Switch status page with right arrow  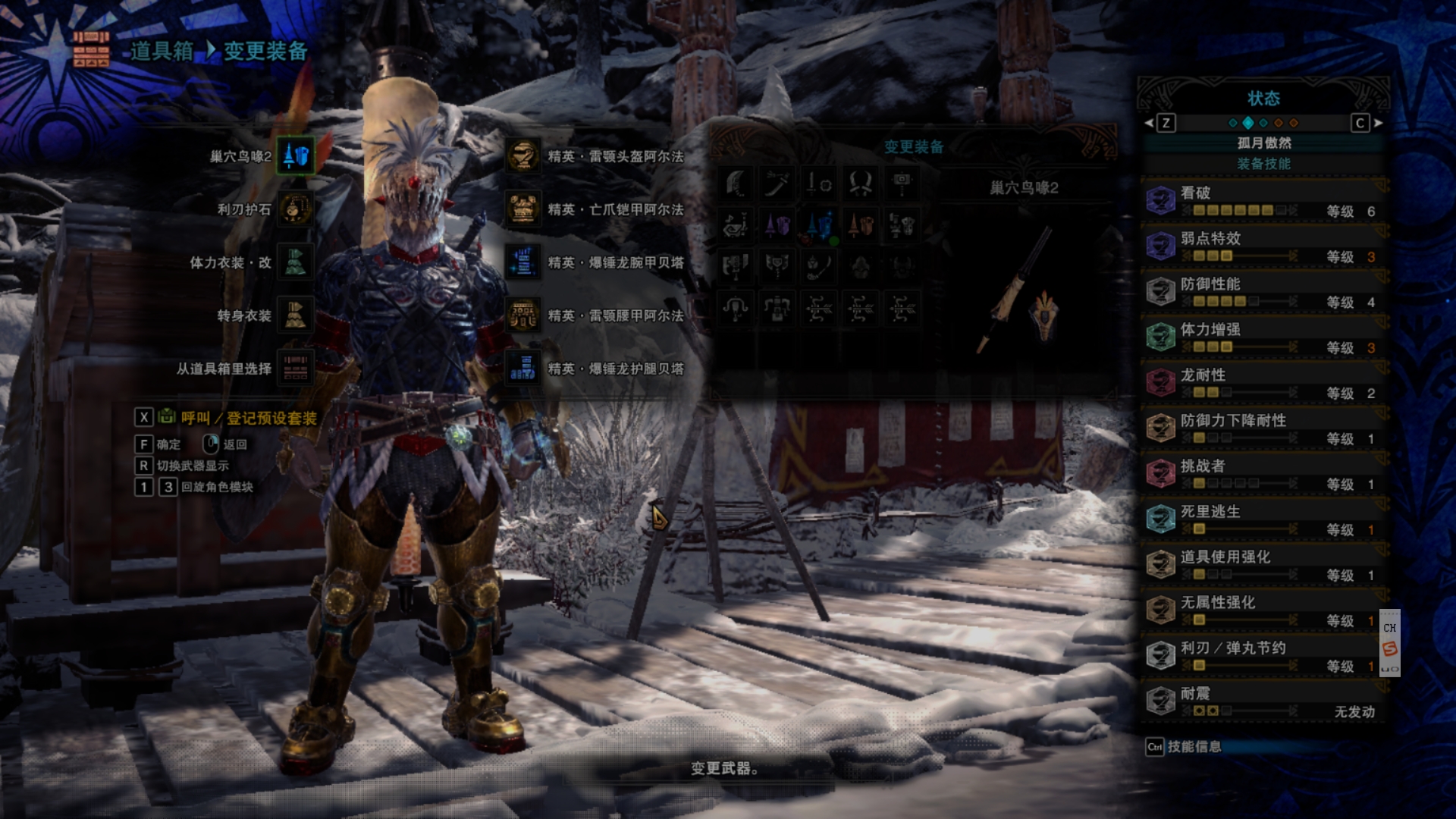point(1378,123)
